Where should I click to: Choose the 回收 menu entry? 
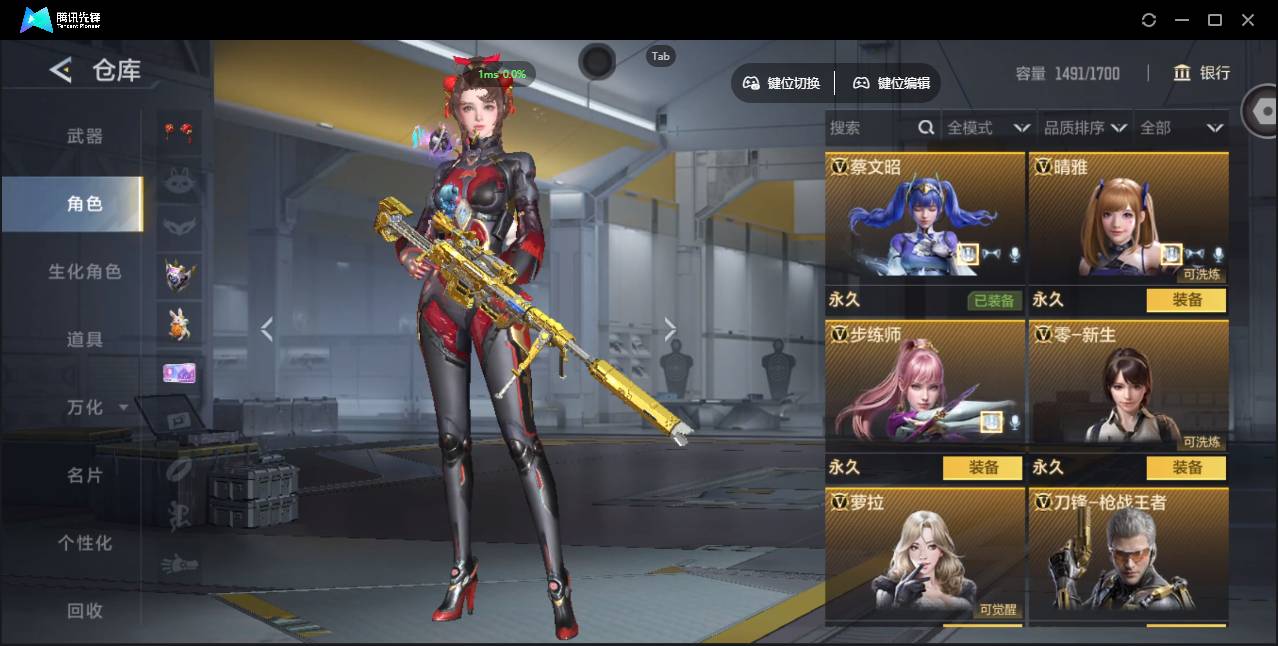pyautogui.click(x=85, y=610)
